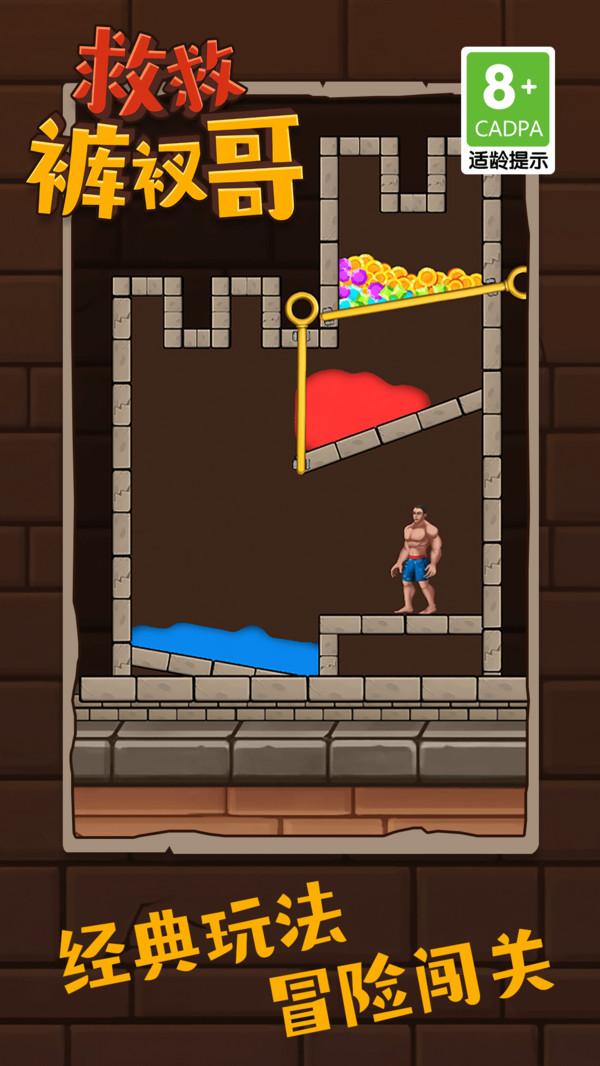Tap the slanted gold pin under the treasure

[x=517, y=284]
